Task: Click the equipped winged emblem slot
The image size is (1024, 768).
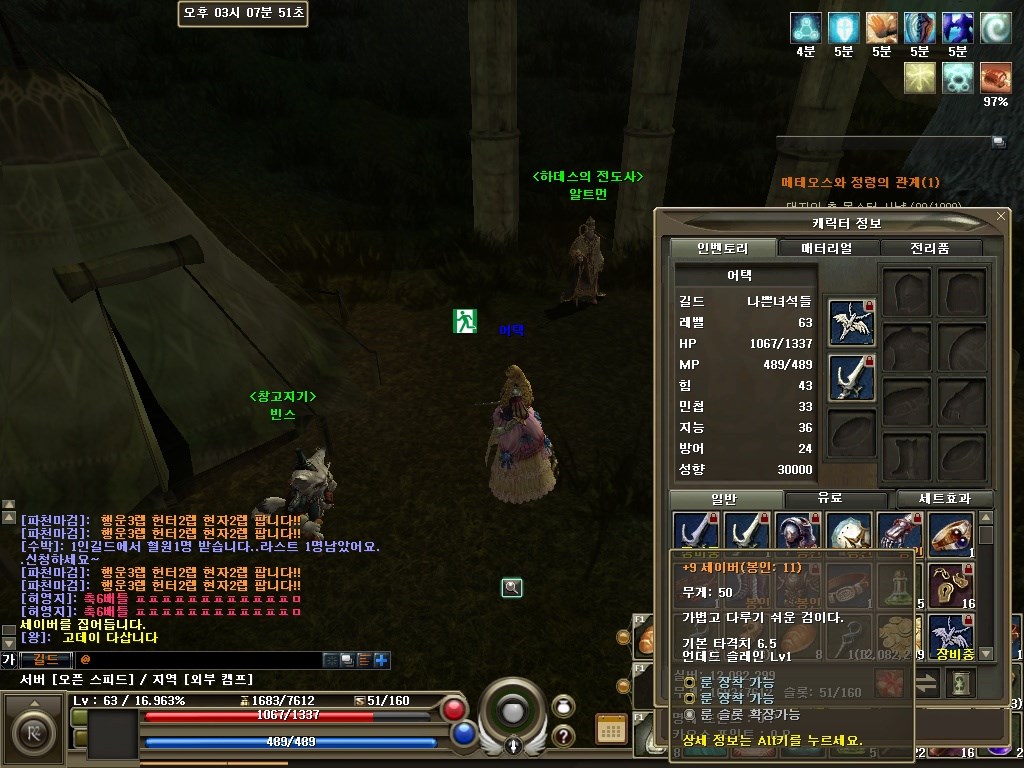Action: pyautogui.click(x=852, y=322)
